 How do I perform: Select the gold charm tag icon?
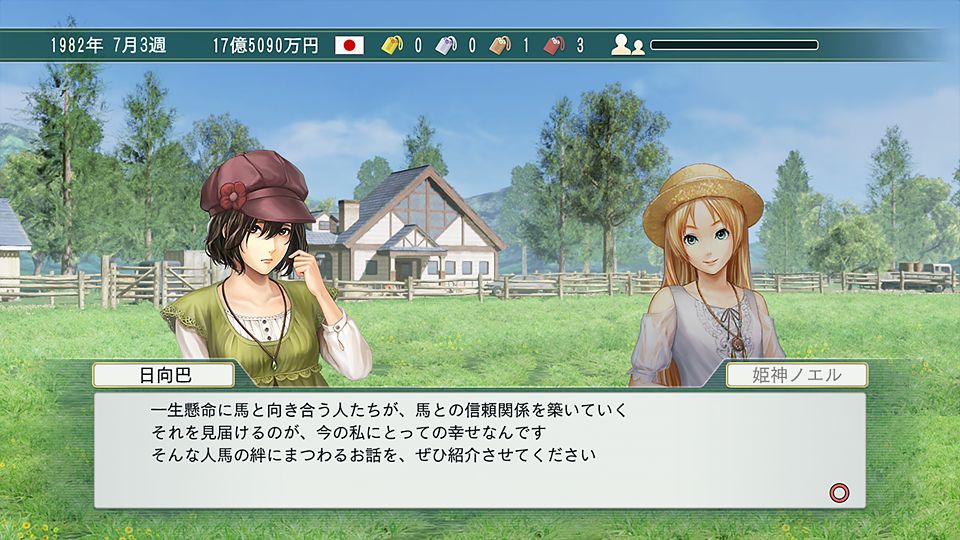tap(394, 45)
